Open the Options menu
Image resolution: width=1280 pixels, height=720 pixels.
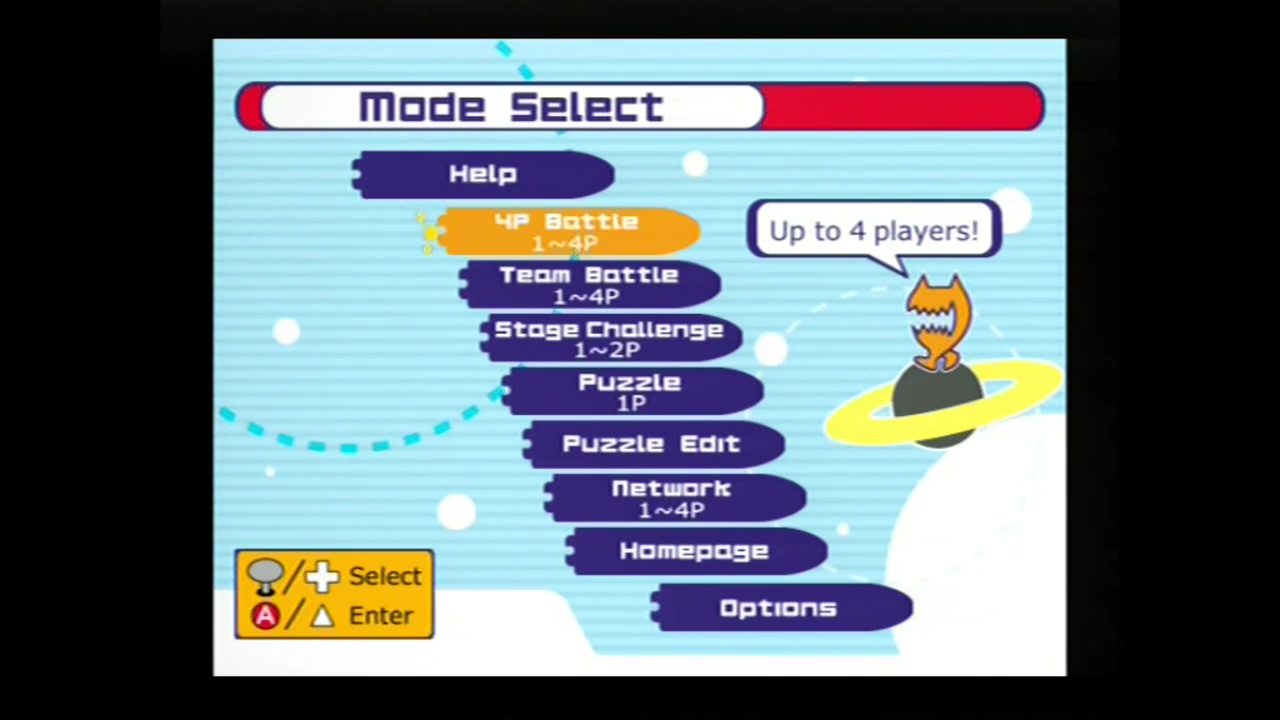coord(779,608)
